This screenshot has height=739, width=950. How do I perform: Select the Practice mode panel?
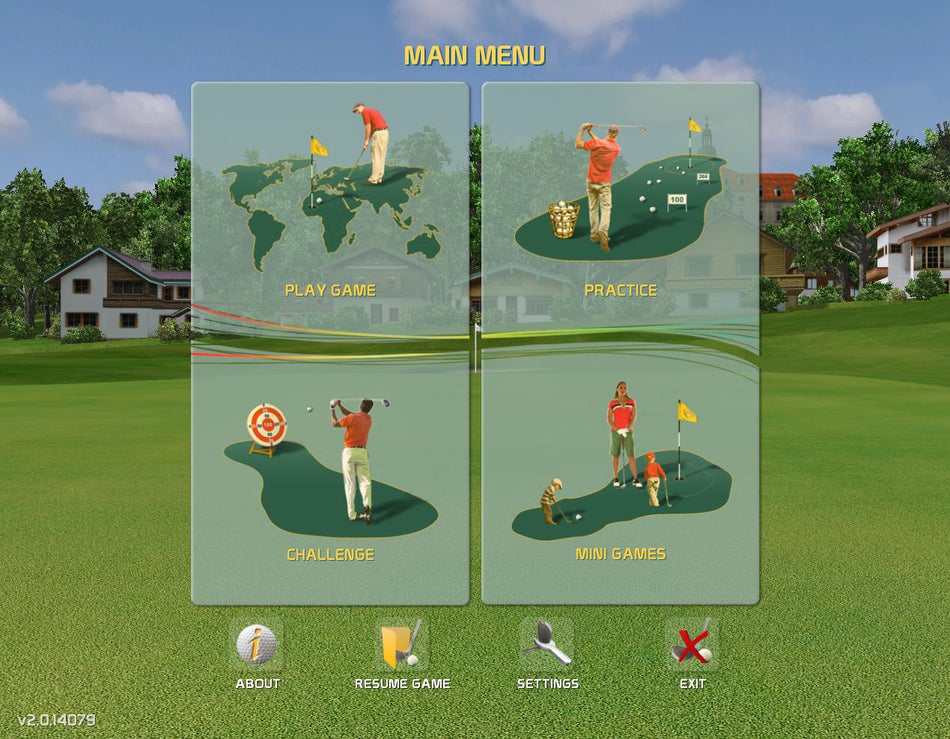point(620,210)
